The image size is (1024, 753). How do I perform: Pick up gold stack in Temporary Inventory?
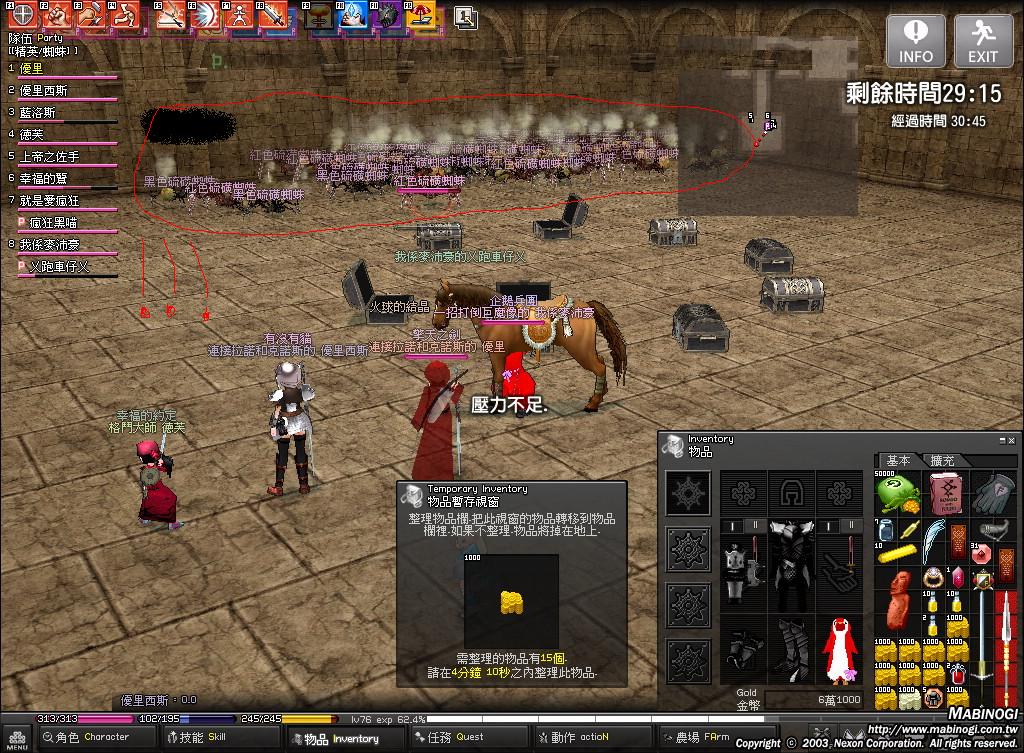pyautogui.click(x=512, y=602)
